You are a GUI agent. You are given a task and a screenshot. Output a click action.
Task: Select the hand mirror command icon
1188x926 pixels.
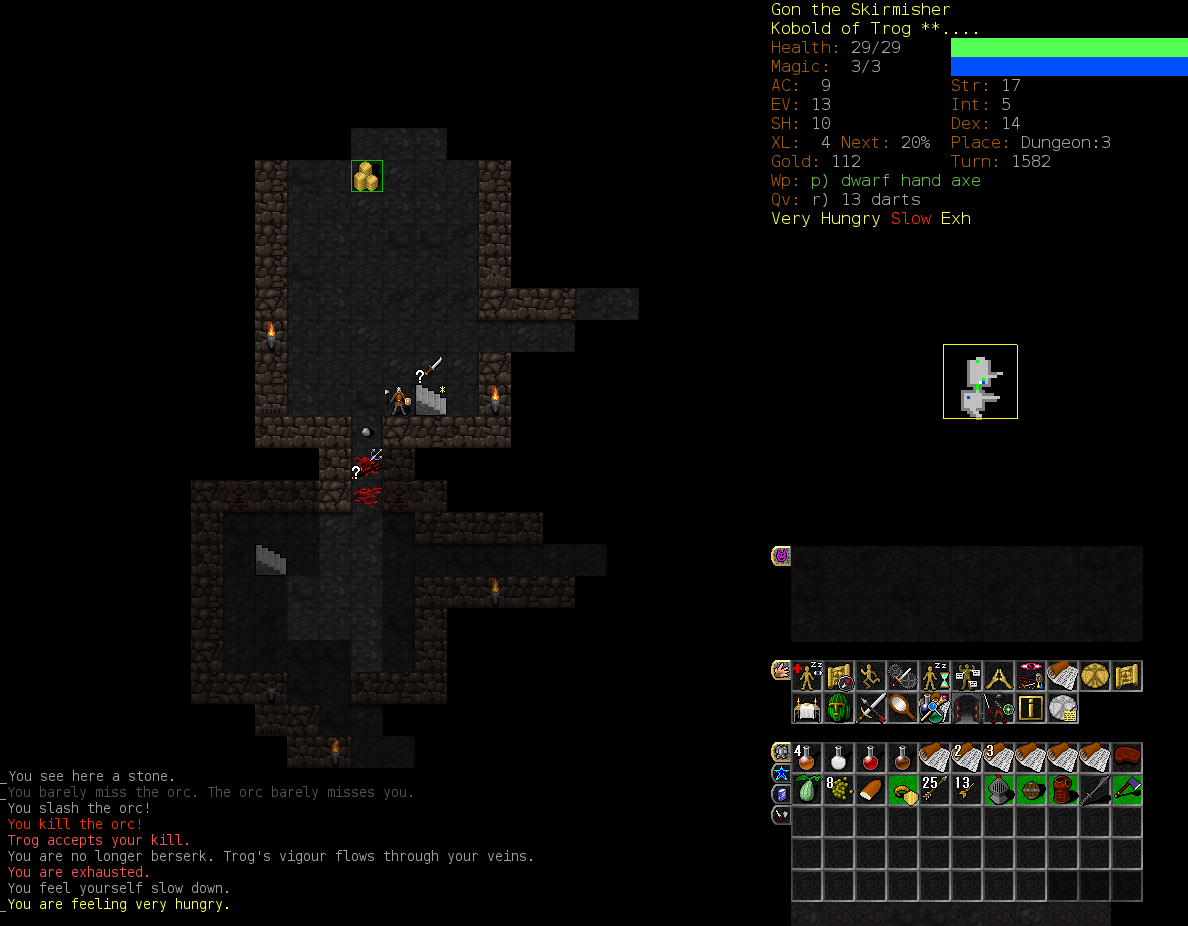pos(903,709)
